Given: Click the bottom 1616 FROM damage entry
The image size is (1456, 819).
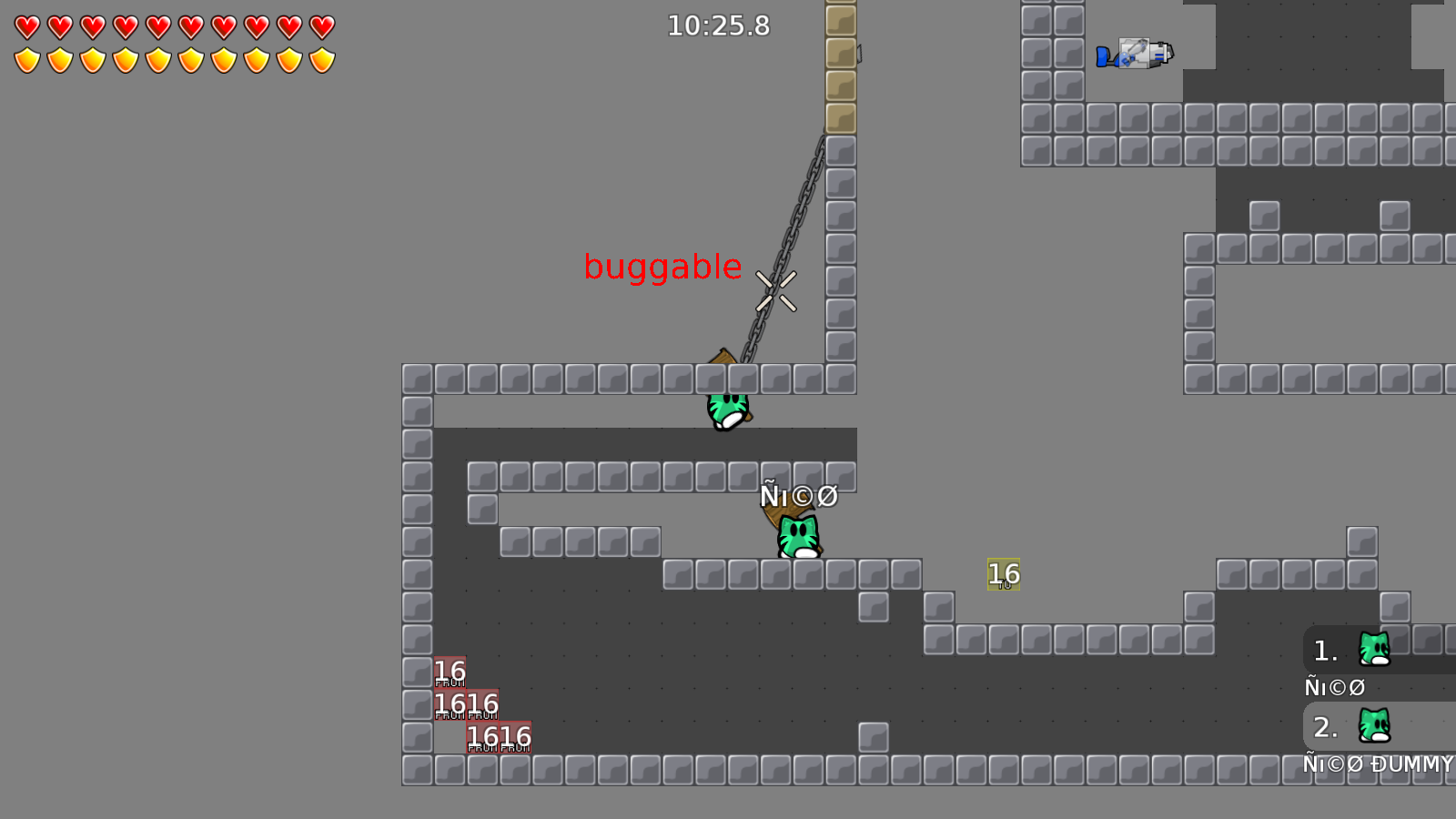Looking at the screenshot, I should [499, 734].
